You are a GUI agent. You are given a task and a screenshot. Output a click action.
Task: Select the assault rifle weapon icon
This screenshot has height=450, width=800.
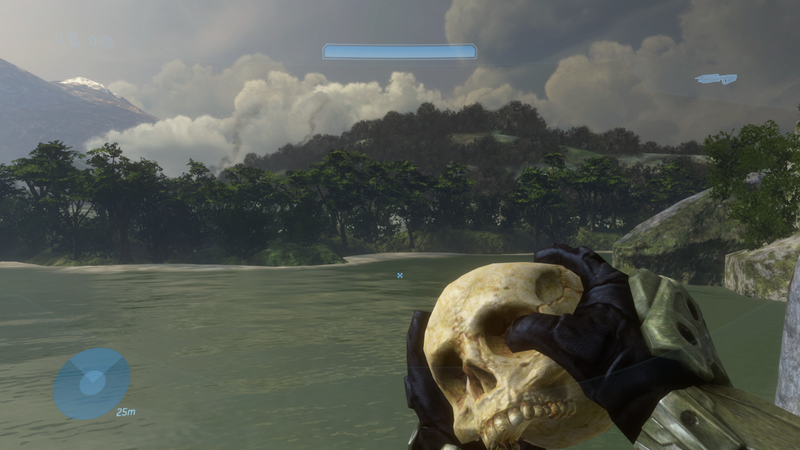pyautogui.click(x=716, y=79)
